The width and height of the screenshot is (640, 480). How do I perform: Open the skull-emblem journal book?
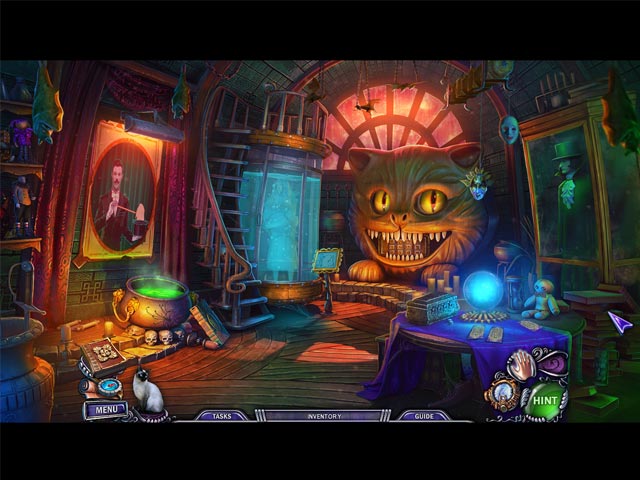[101, 357]
